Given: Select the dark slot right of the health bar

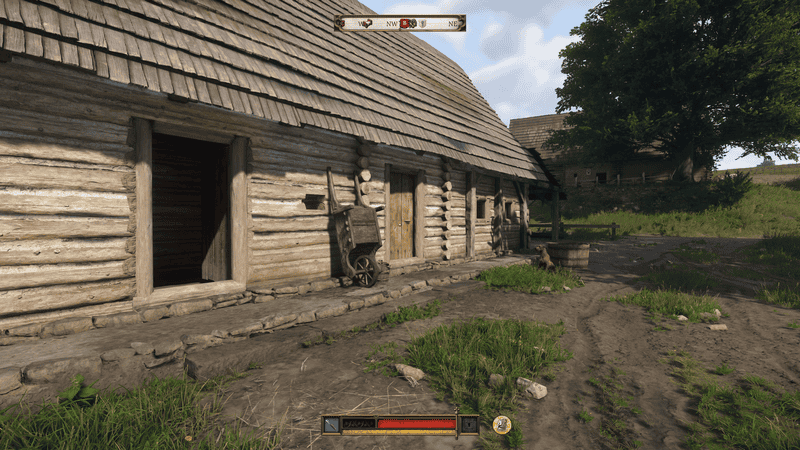Looking at the screenshot, I should pos(468,424).
